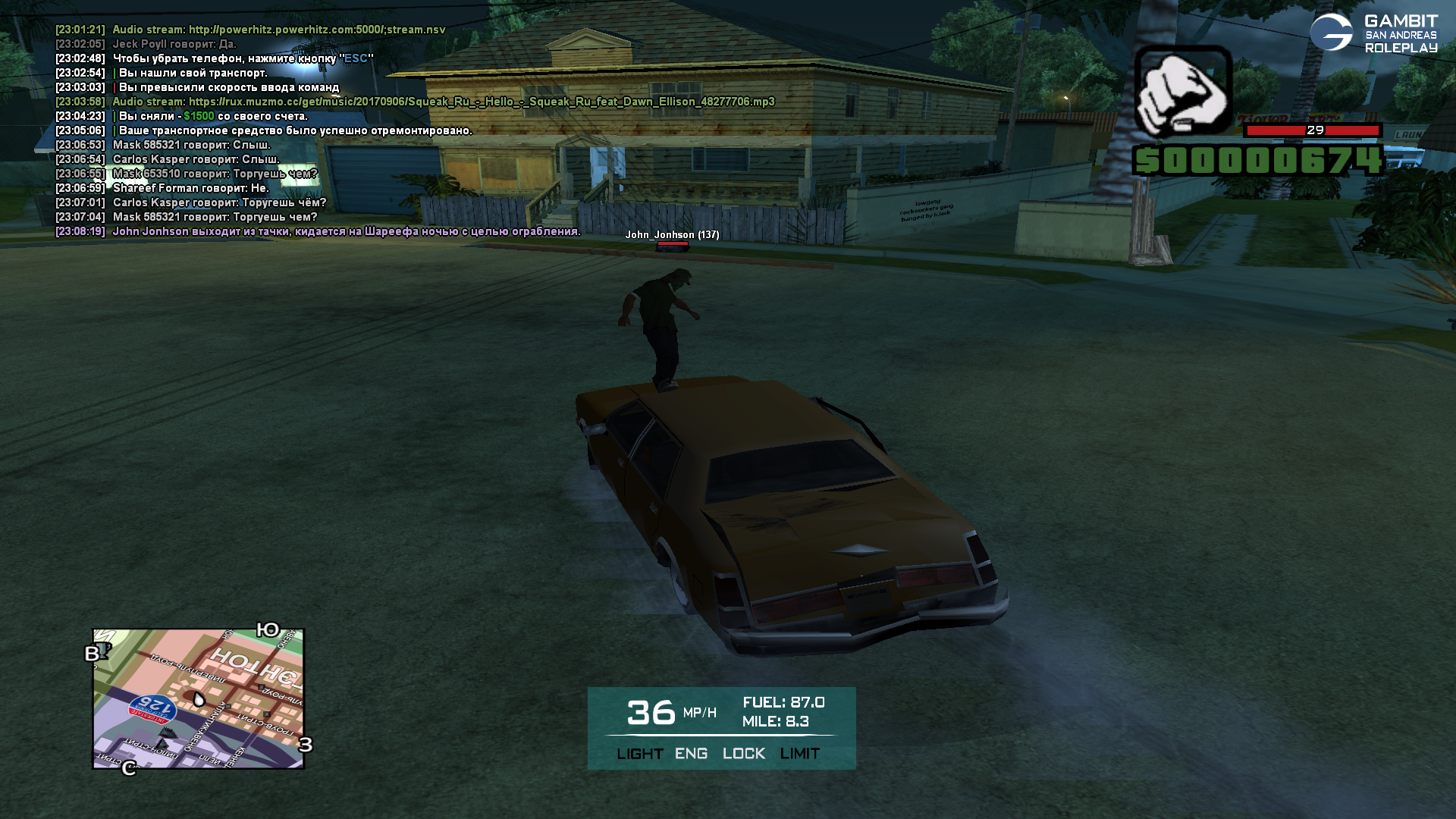
Task: Select John Jonhson's robbery action chat line
Action: tap(346, 231)
